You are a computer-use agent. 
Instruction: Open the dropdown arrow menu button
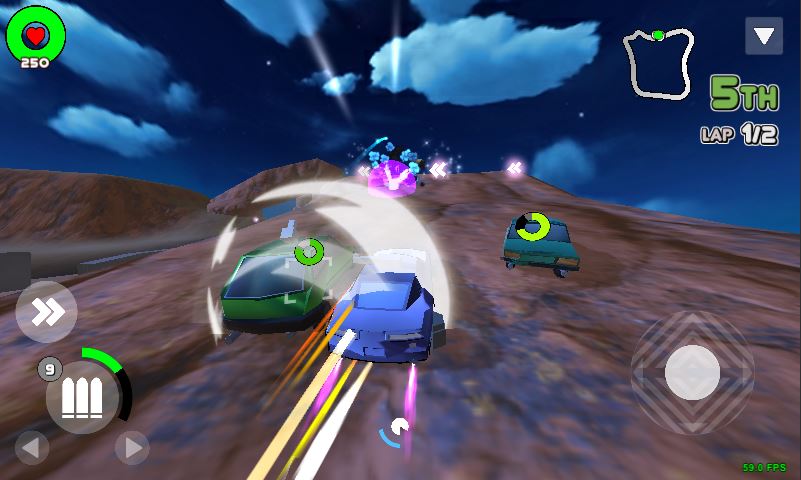(764, 36)
